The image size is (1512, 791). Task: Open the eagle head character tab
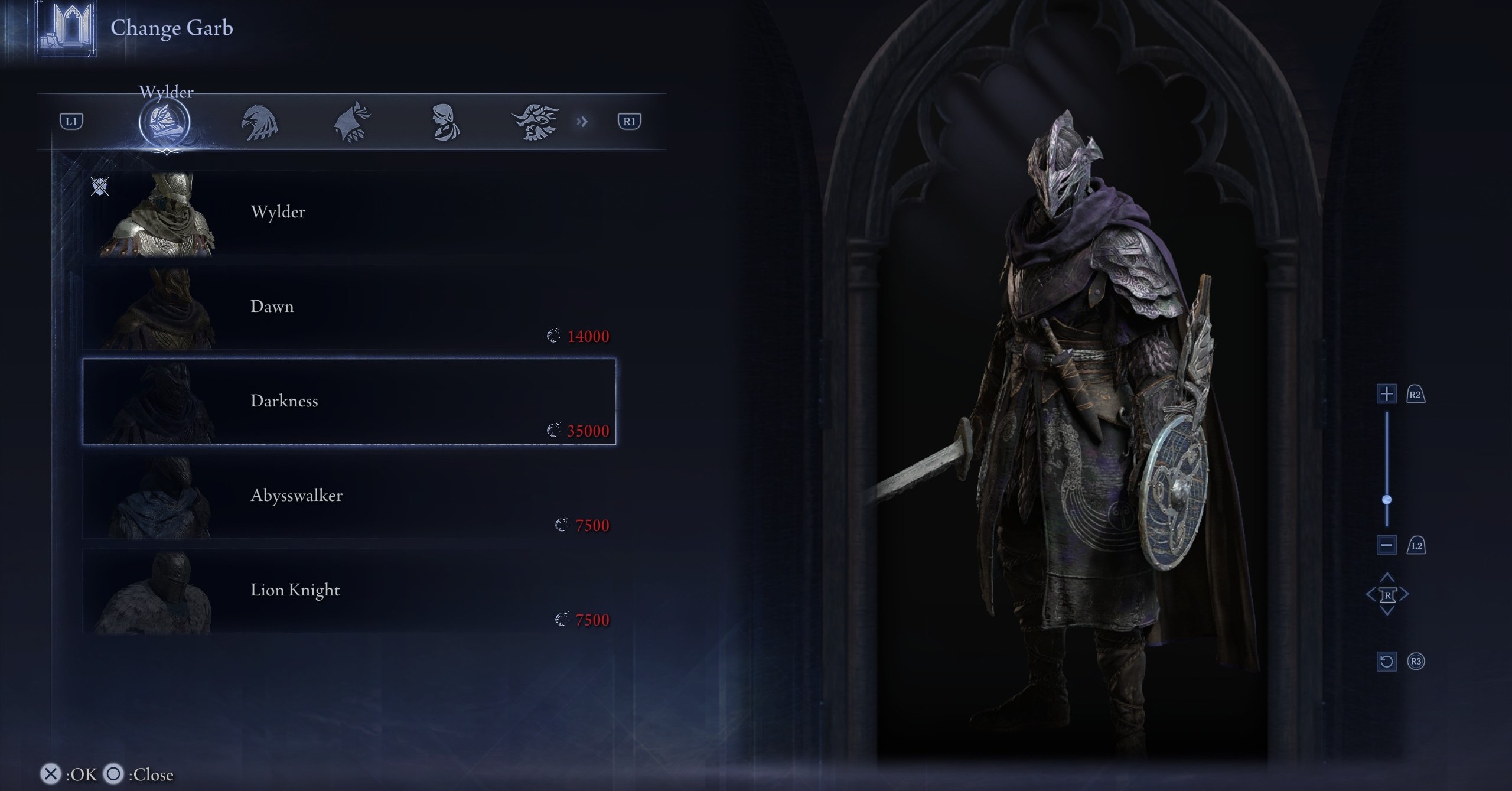[x=259, y=122]
